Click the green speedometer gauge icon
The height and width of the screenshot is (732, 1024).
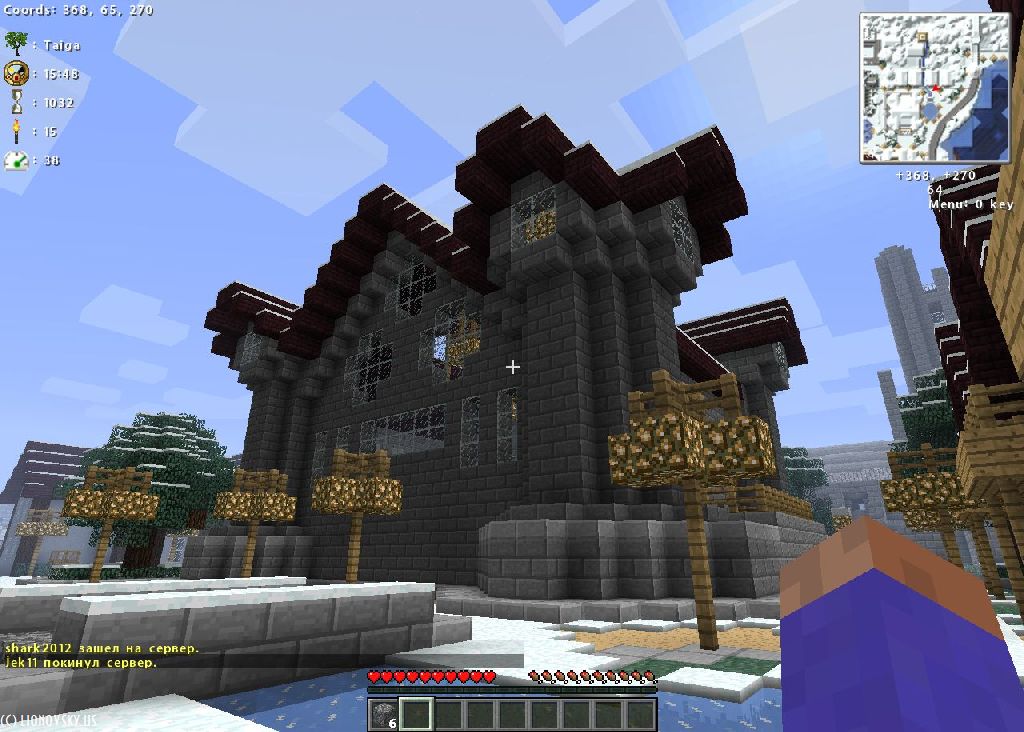click(16, 160)
